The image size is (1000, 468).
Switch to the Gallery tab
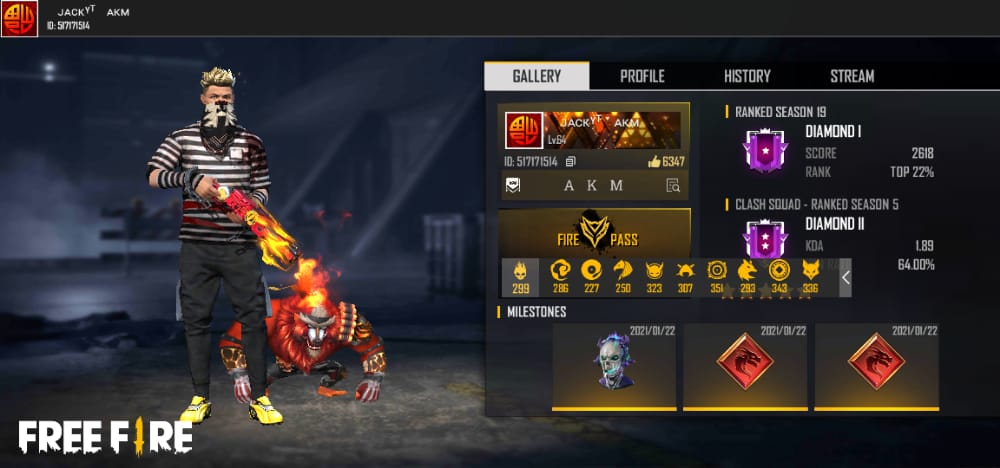click(536, 76)
